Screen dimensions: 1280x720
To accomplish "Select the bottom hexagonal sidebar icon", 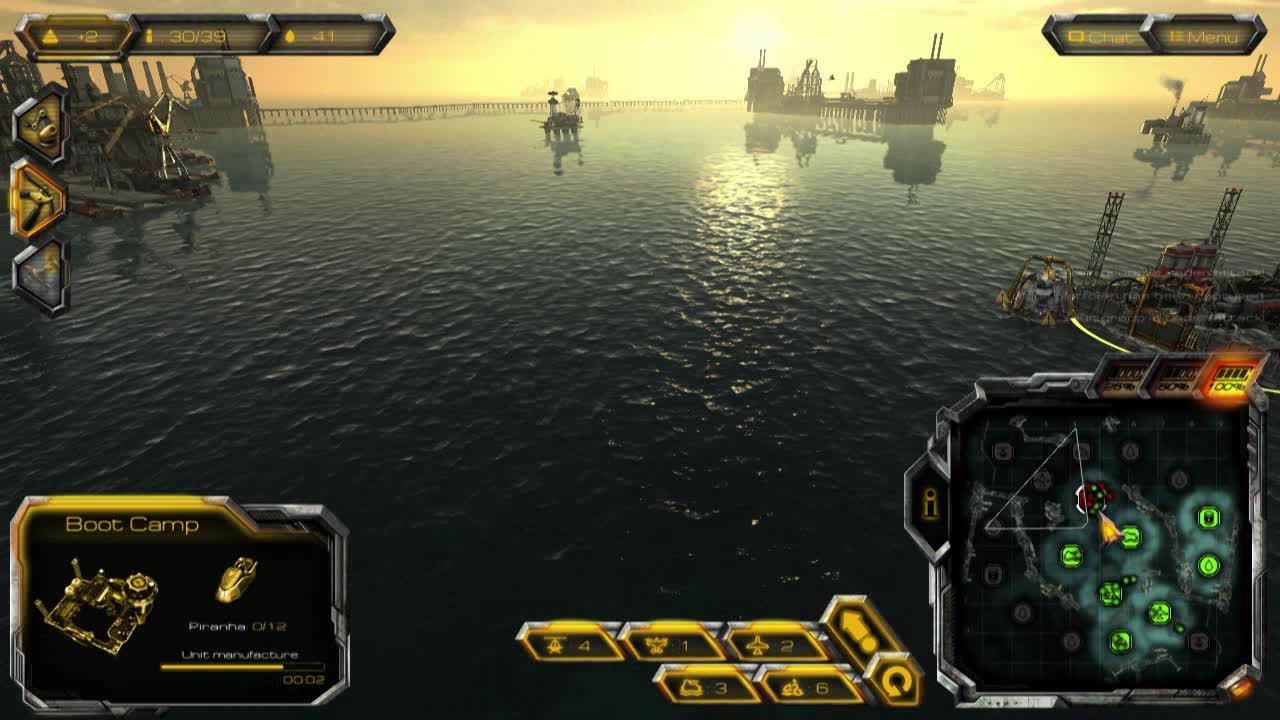I will pyautogui.click(x=40, y=270).
